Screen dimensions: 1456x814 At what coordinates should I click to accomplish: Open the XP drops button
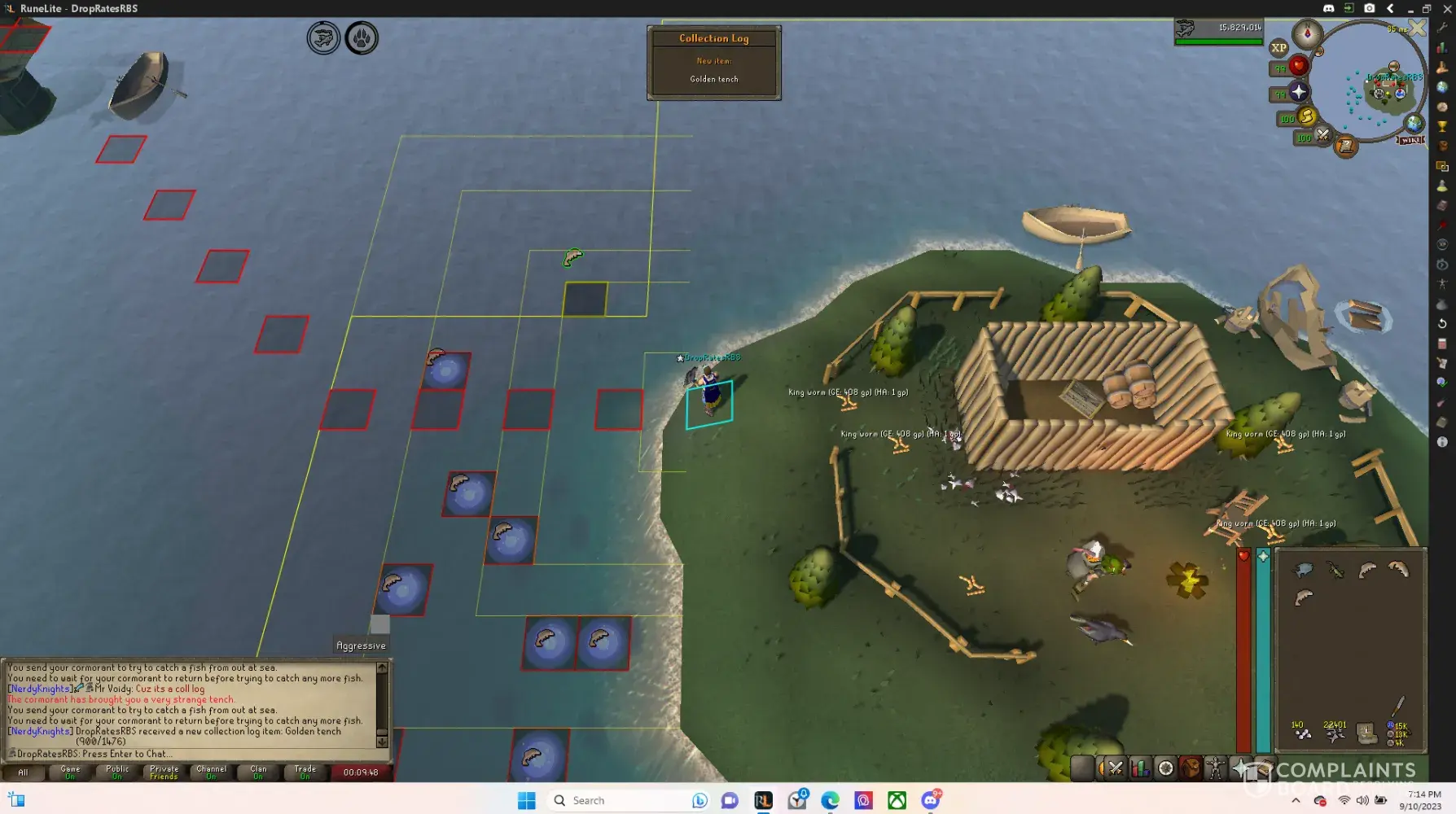[1278, 48]
